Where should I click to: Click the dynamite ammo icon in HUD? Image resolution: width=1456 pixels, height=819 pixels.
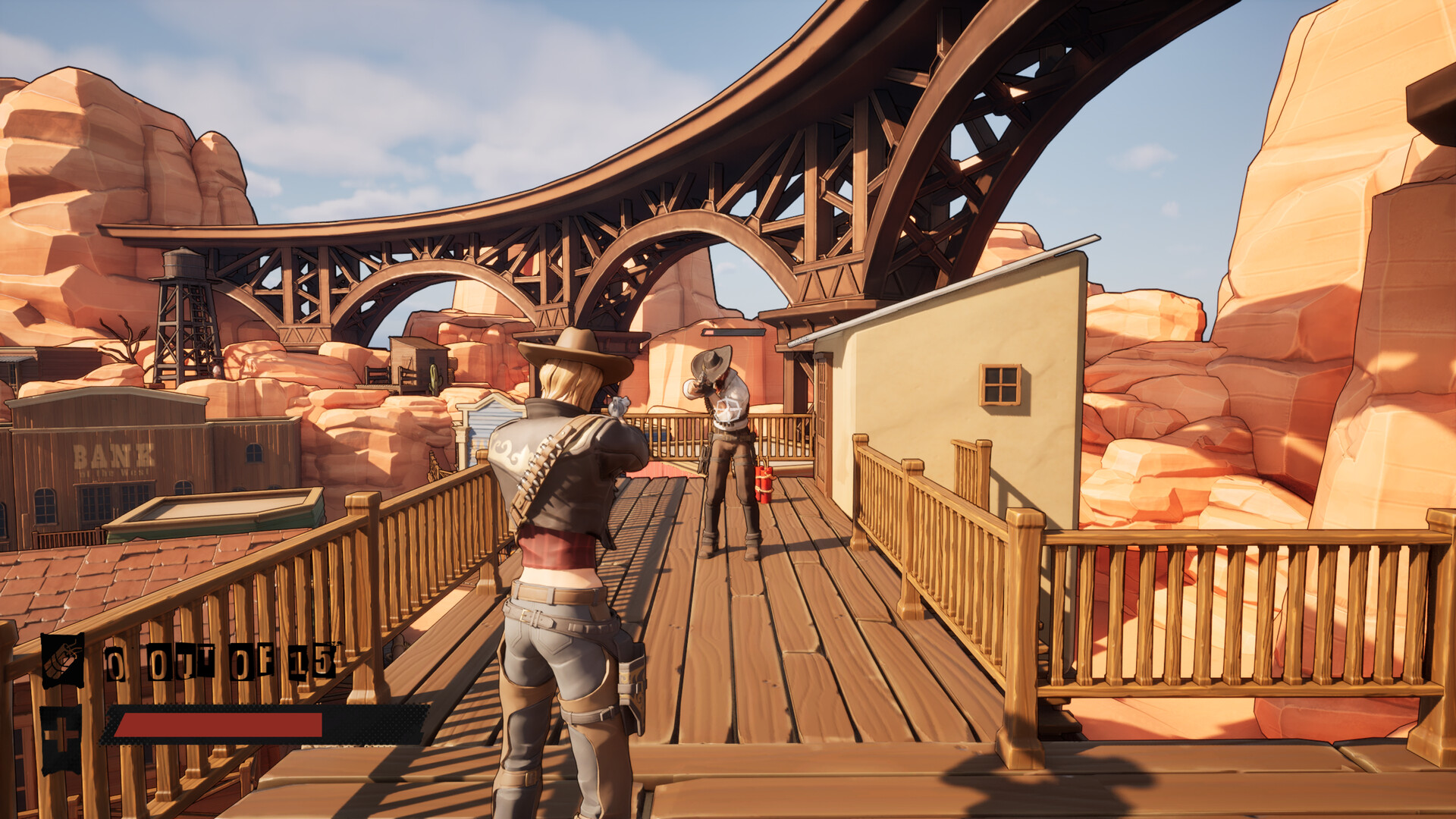coord(62,660)
